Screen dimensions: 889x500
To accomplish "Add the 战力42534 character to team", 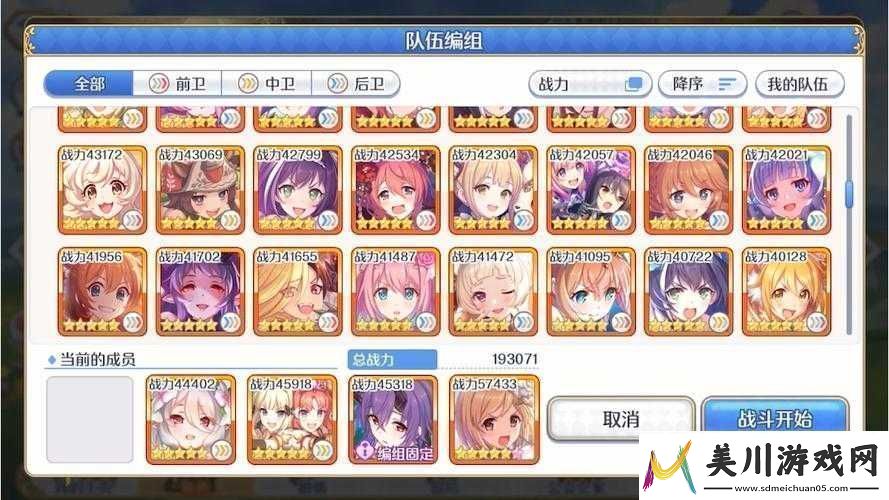I will coord(396,190).
